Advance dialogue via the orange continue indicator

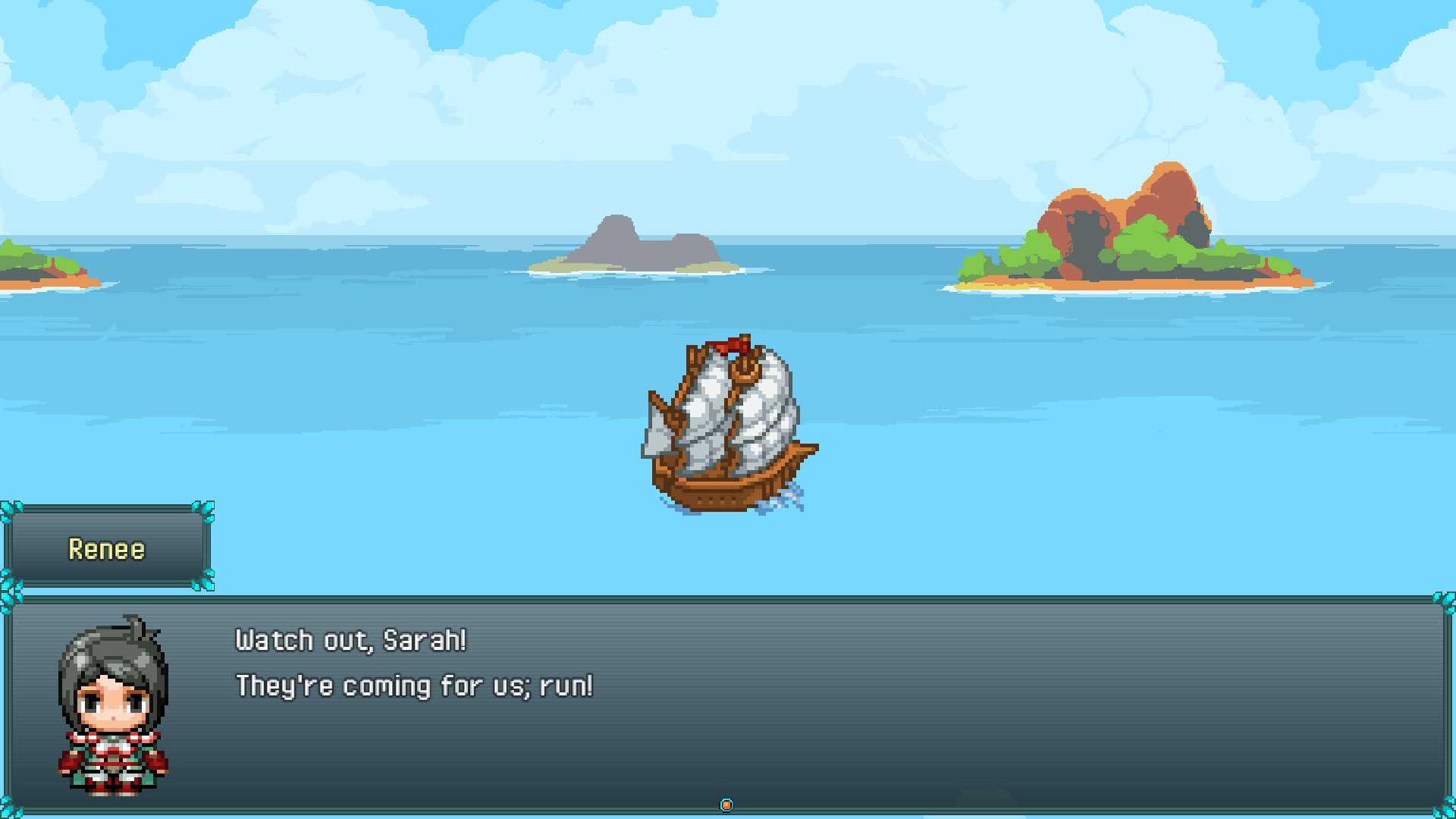click(x=727, y=804)
